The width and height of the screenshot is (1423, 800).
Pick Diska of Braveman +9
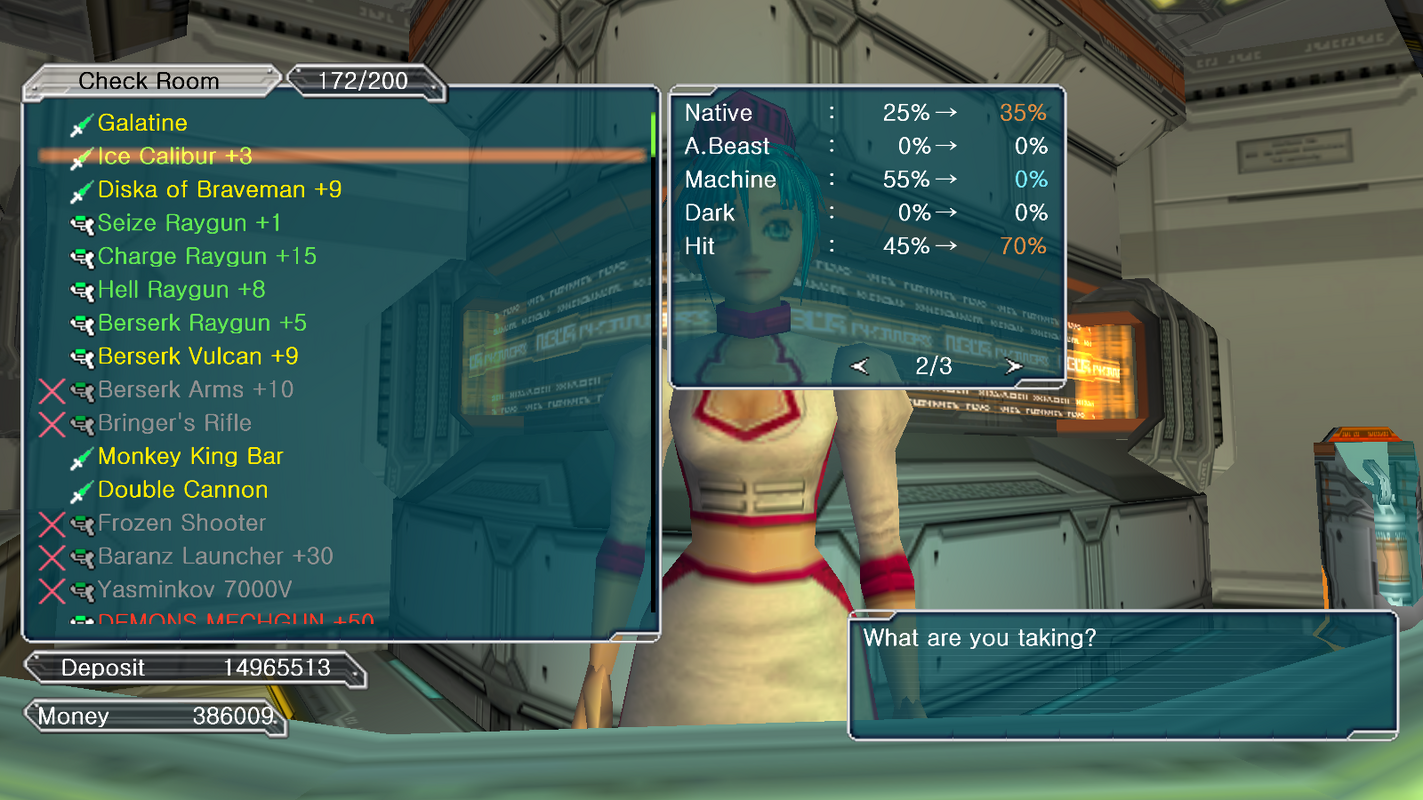pyautogui.click(x=219, y=190)
